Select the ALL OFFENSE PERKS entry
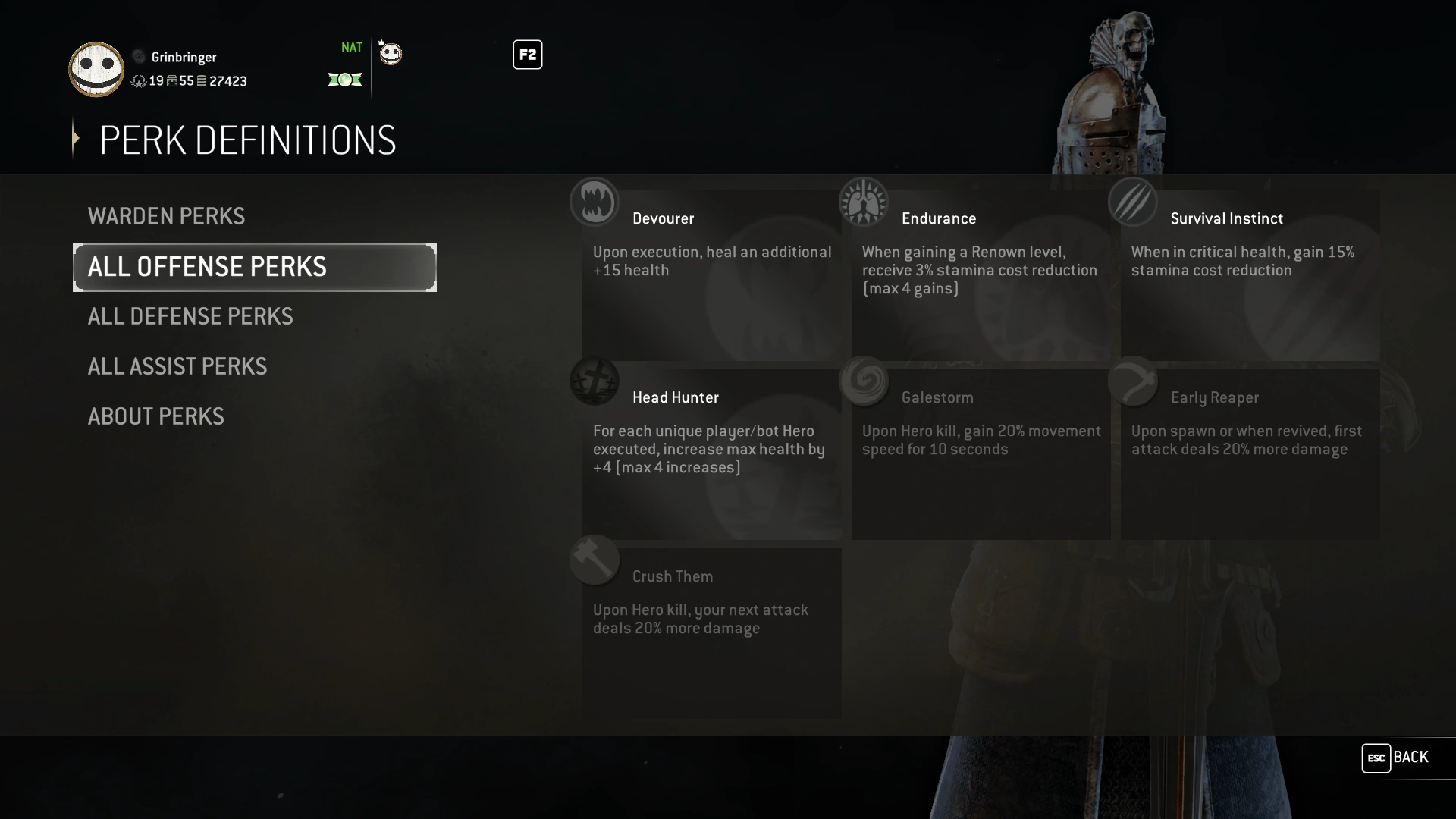Viewport: 1456px width, 819px height. (208, 267)
